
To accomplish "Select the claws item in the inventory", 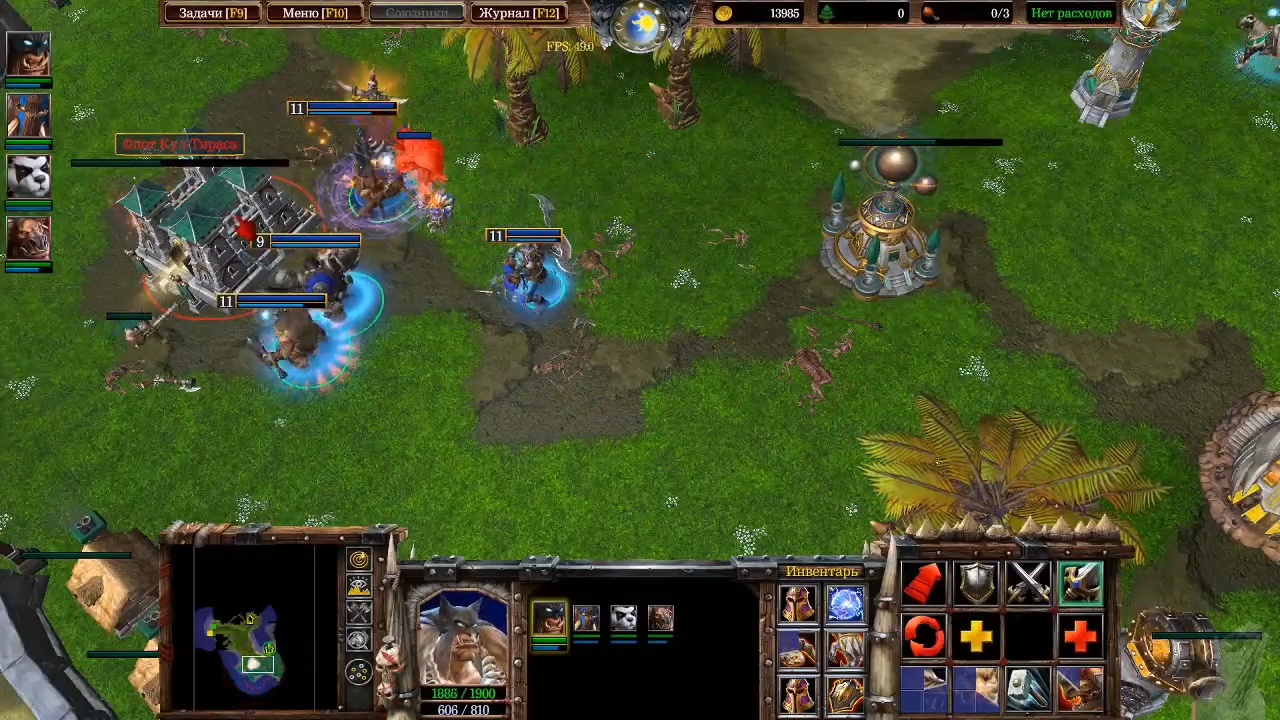I will [x=846, y=649].
